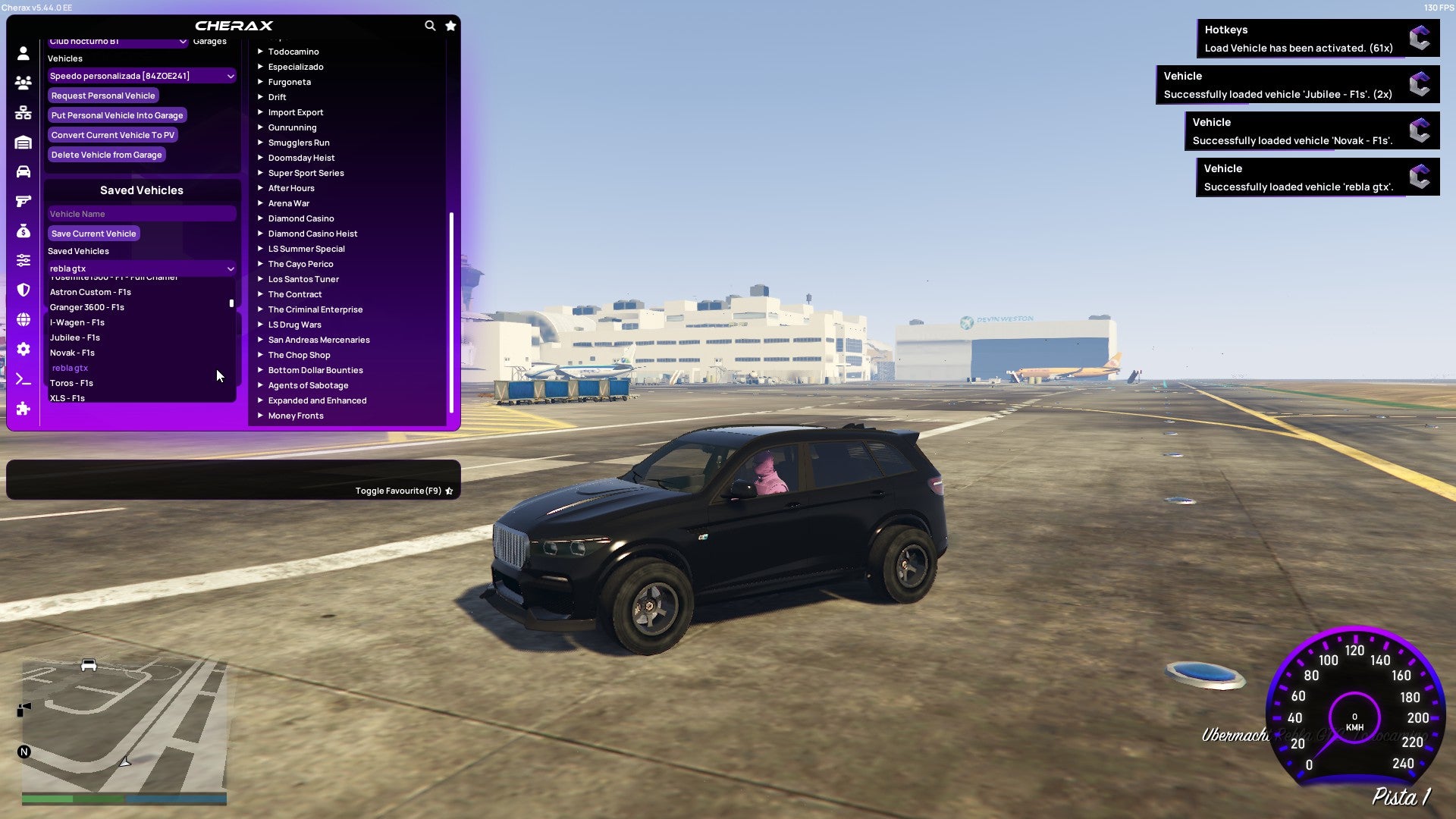
Task: Open the Speedo personalizada vehicle dropdown
Action: (141, 76)
